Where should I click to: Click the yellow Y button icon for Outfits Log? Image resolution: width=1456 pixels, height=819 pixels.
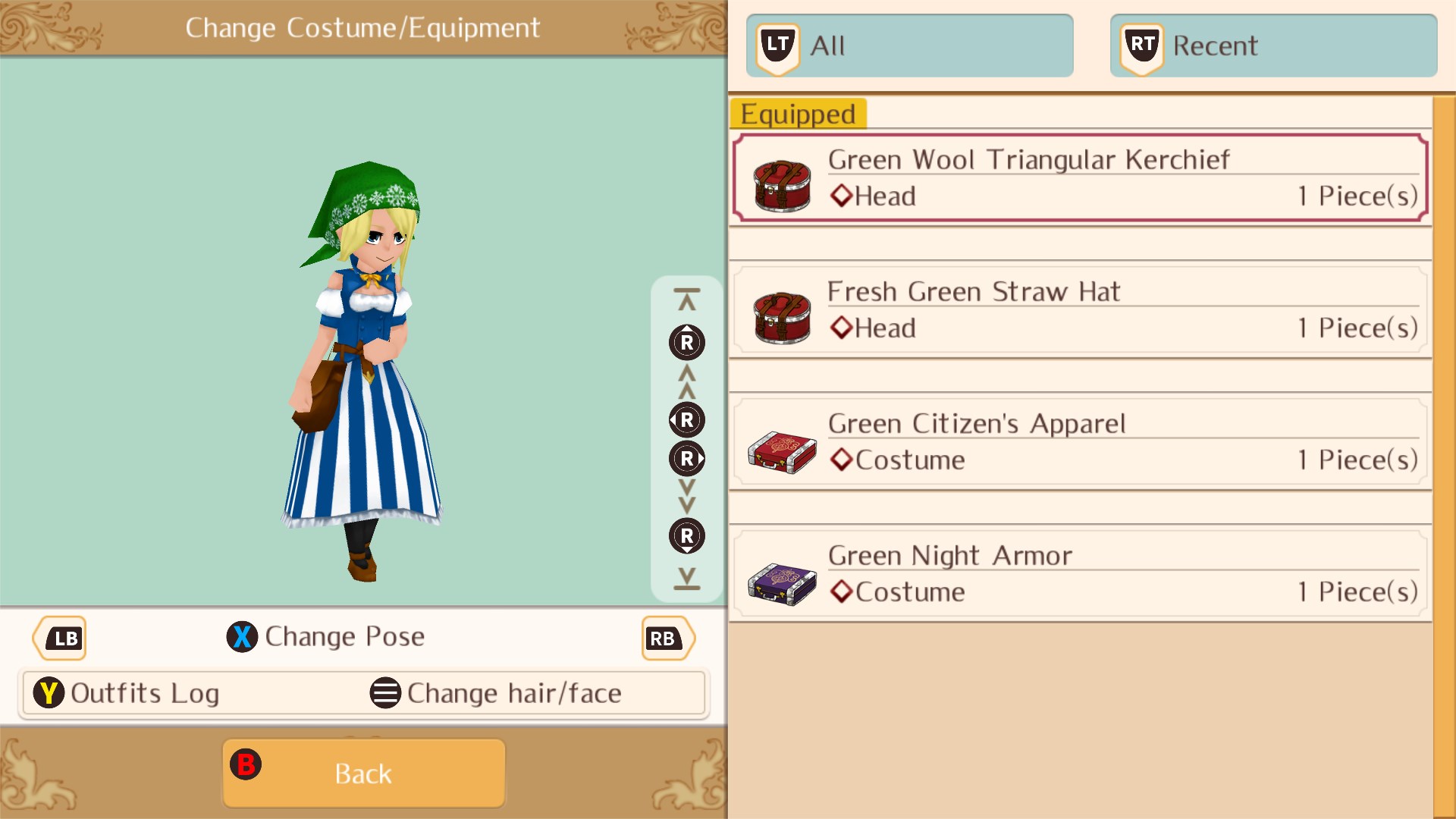point(49,692)
